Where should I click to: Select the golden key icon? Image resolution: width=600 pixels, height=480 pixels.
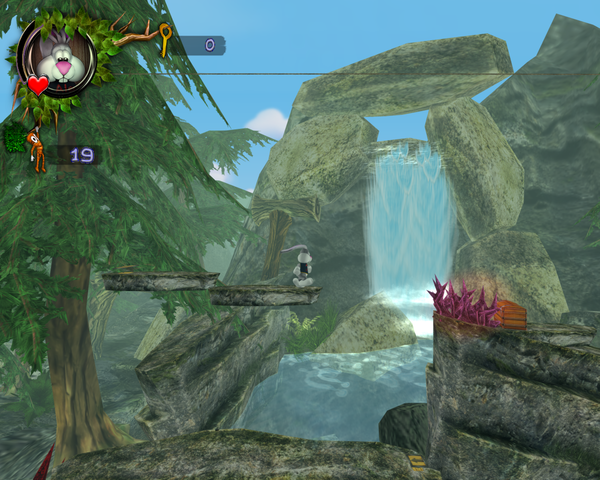click(x=166, y=40)
